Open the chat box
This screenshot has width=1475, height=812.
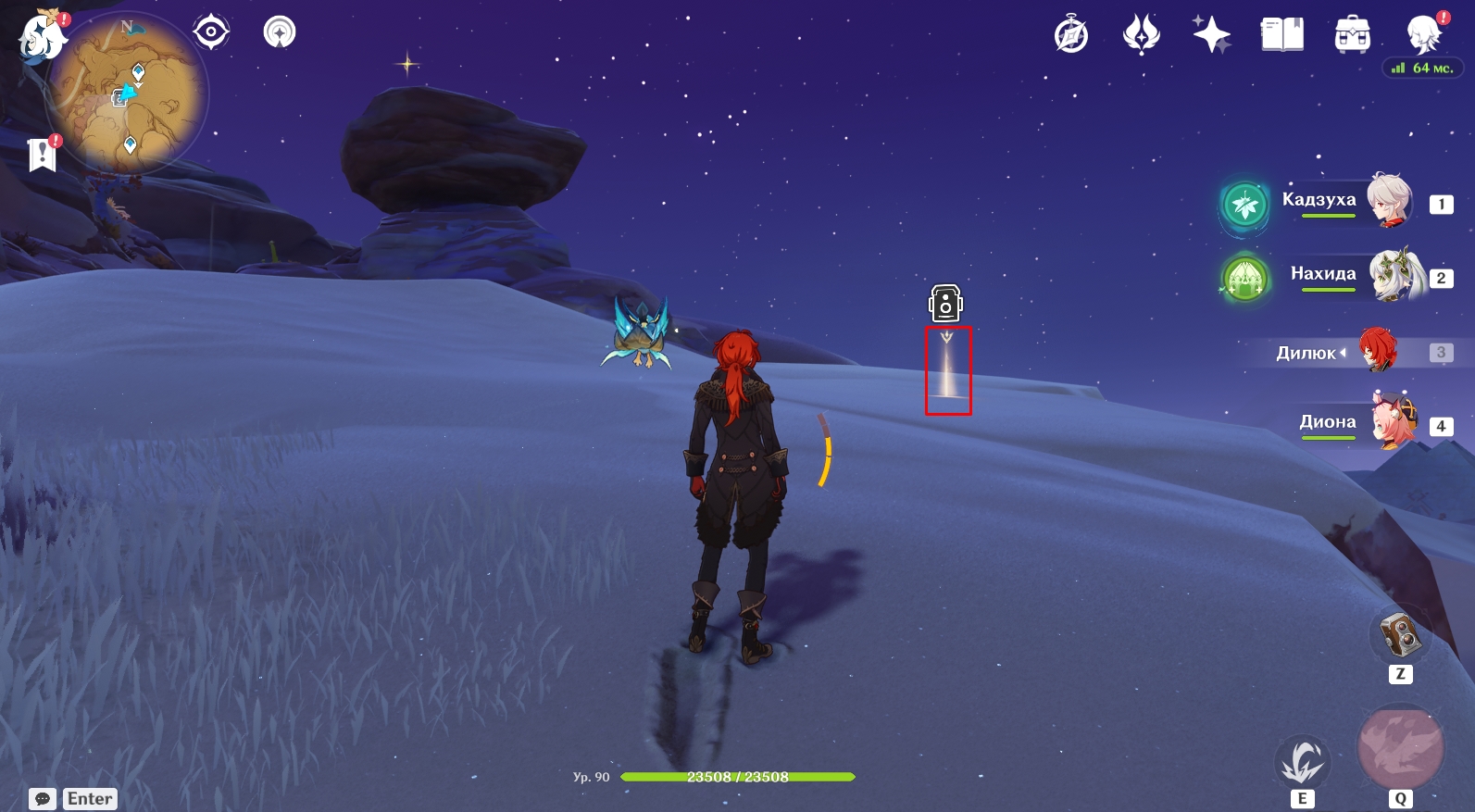point(43,799)
